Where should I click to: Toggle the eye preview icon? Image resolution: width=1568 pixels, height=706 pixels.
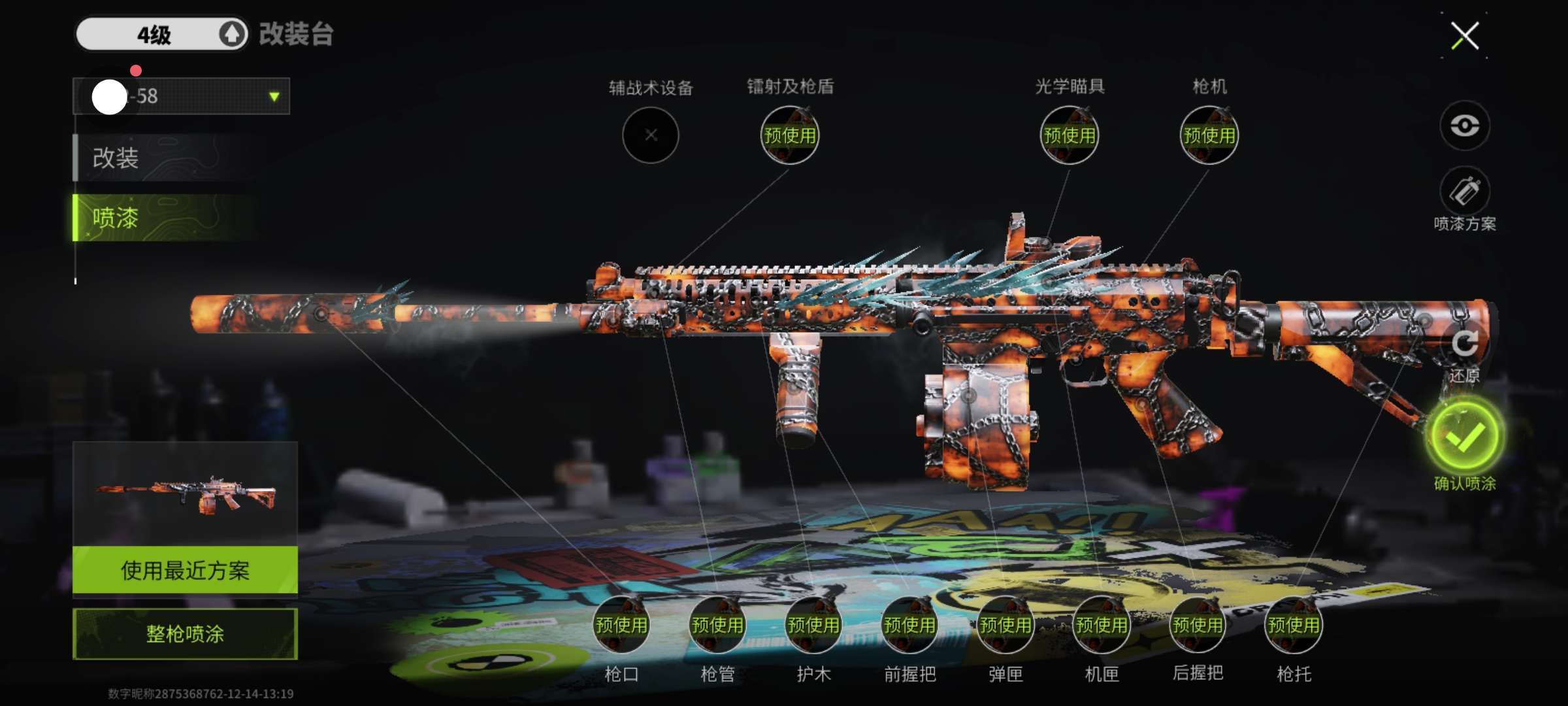point(1464,126)
